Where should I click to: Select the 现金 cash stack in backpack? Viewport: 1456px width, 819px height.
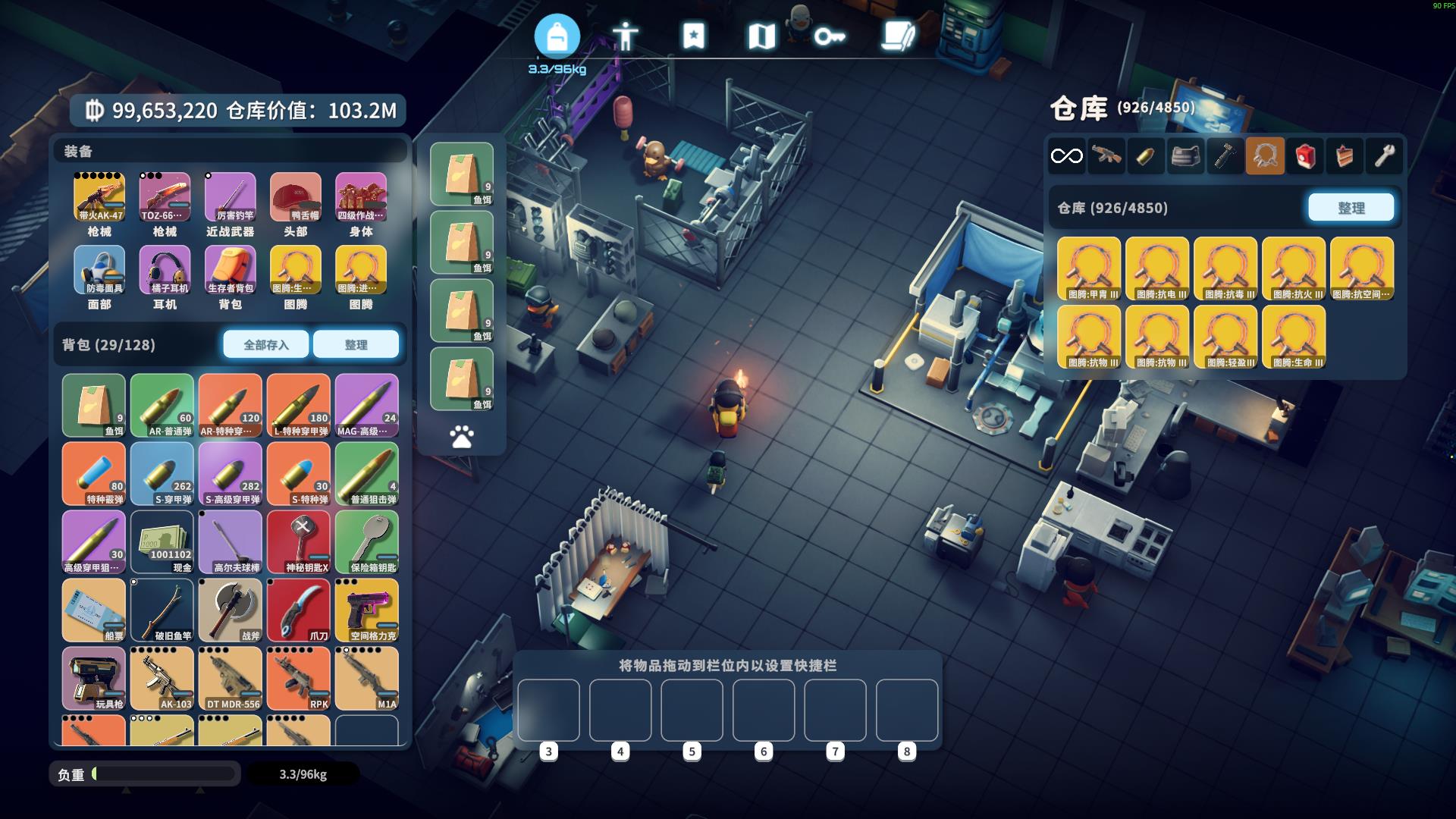[x=162, y=541]
